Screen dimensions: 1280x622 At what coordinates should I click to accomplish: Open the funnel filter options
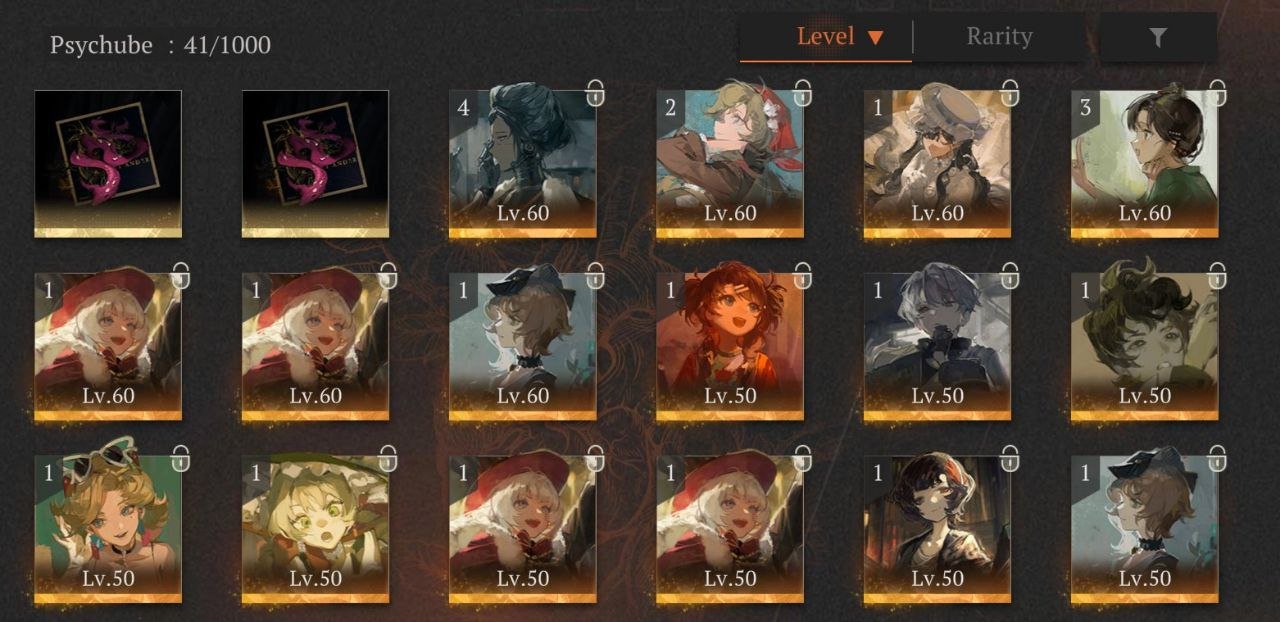[x=1157, y=38]
